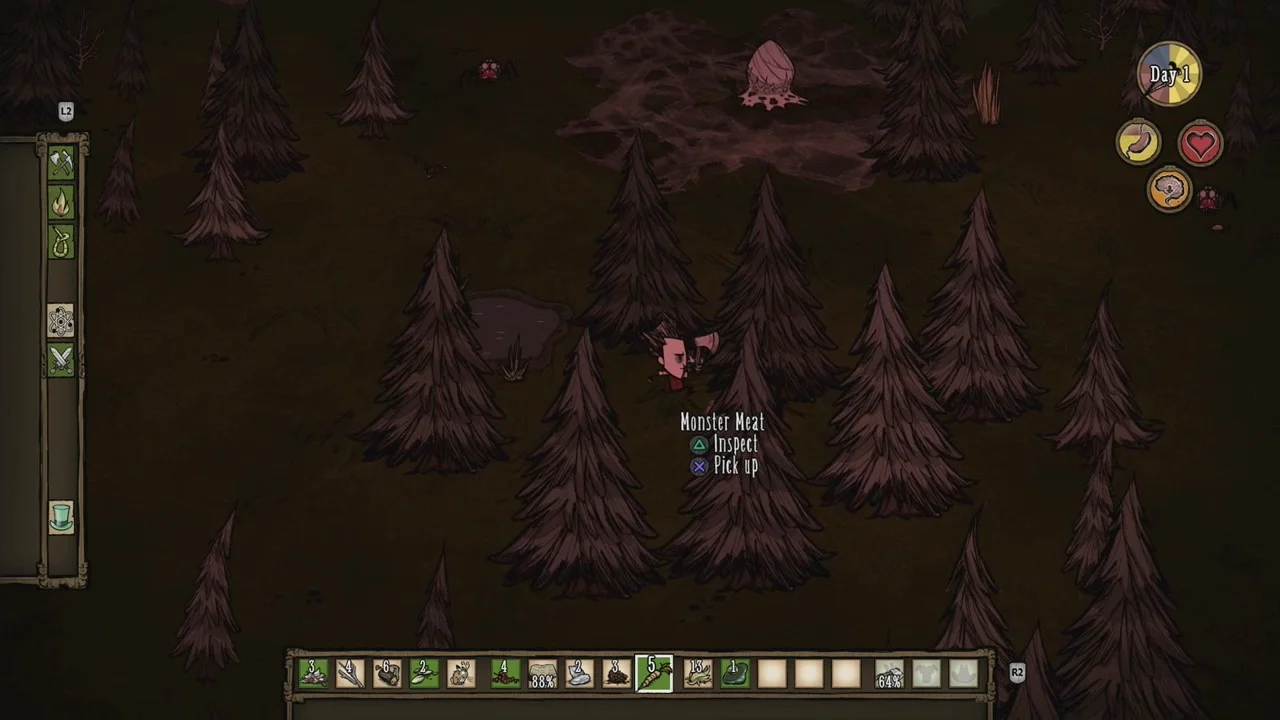The height and width of the screenshot is (720, 1280).
Task: Select the single dark green inventory item
Action: (735, 674)
